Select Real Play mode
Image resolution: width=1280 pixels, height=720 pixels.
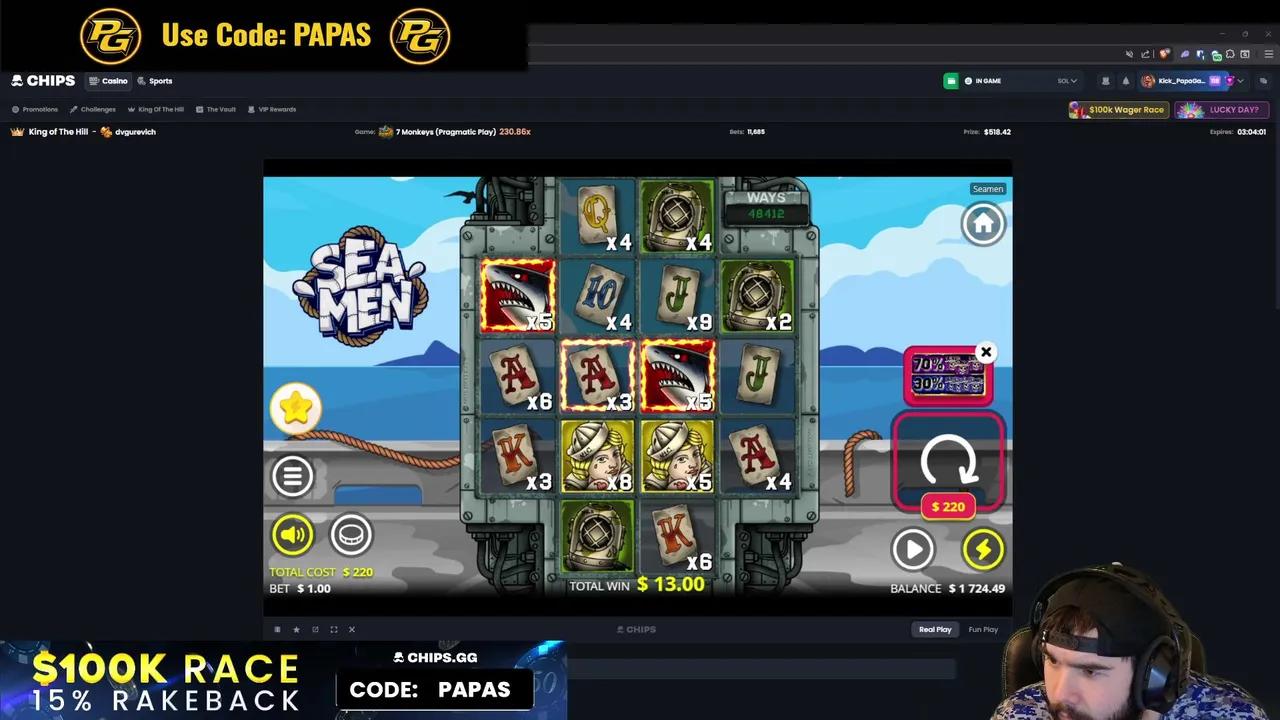coord(934,629)
